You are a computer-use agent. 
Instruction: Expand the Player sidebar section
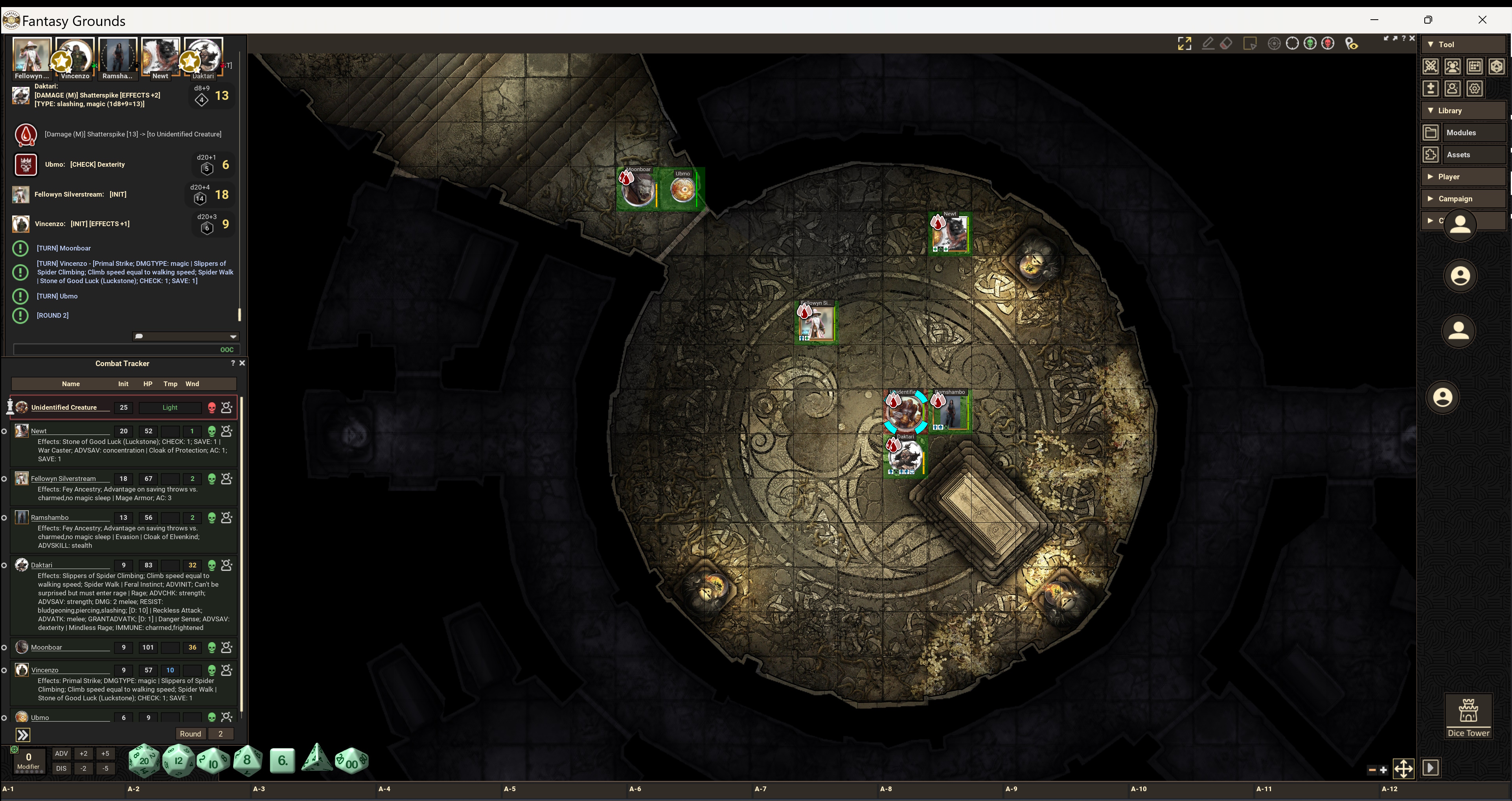click(1449, 177)
